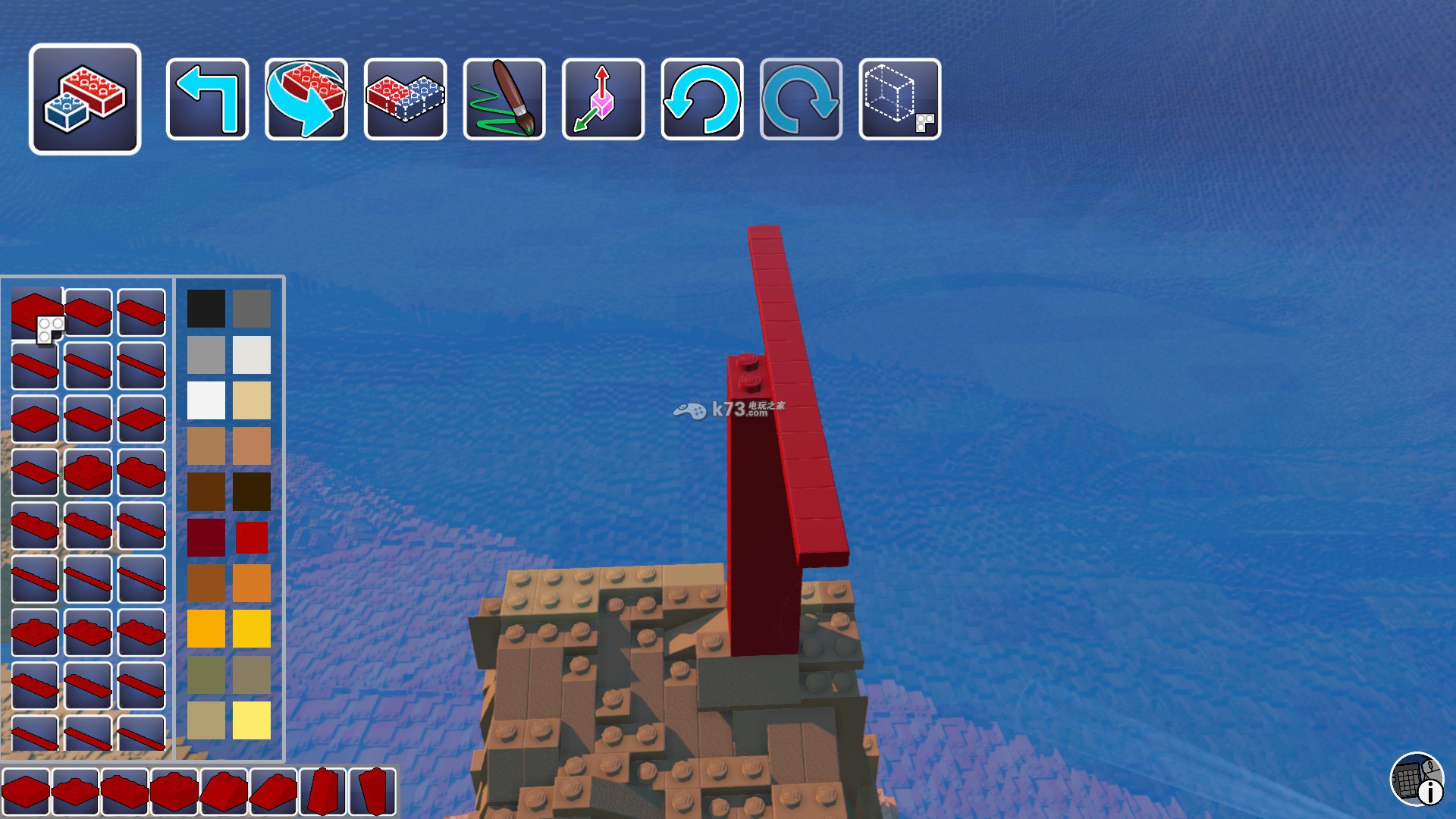
Task: Select the highlighted red plate brick
Action: point(36,312)
